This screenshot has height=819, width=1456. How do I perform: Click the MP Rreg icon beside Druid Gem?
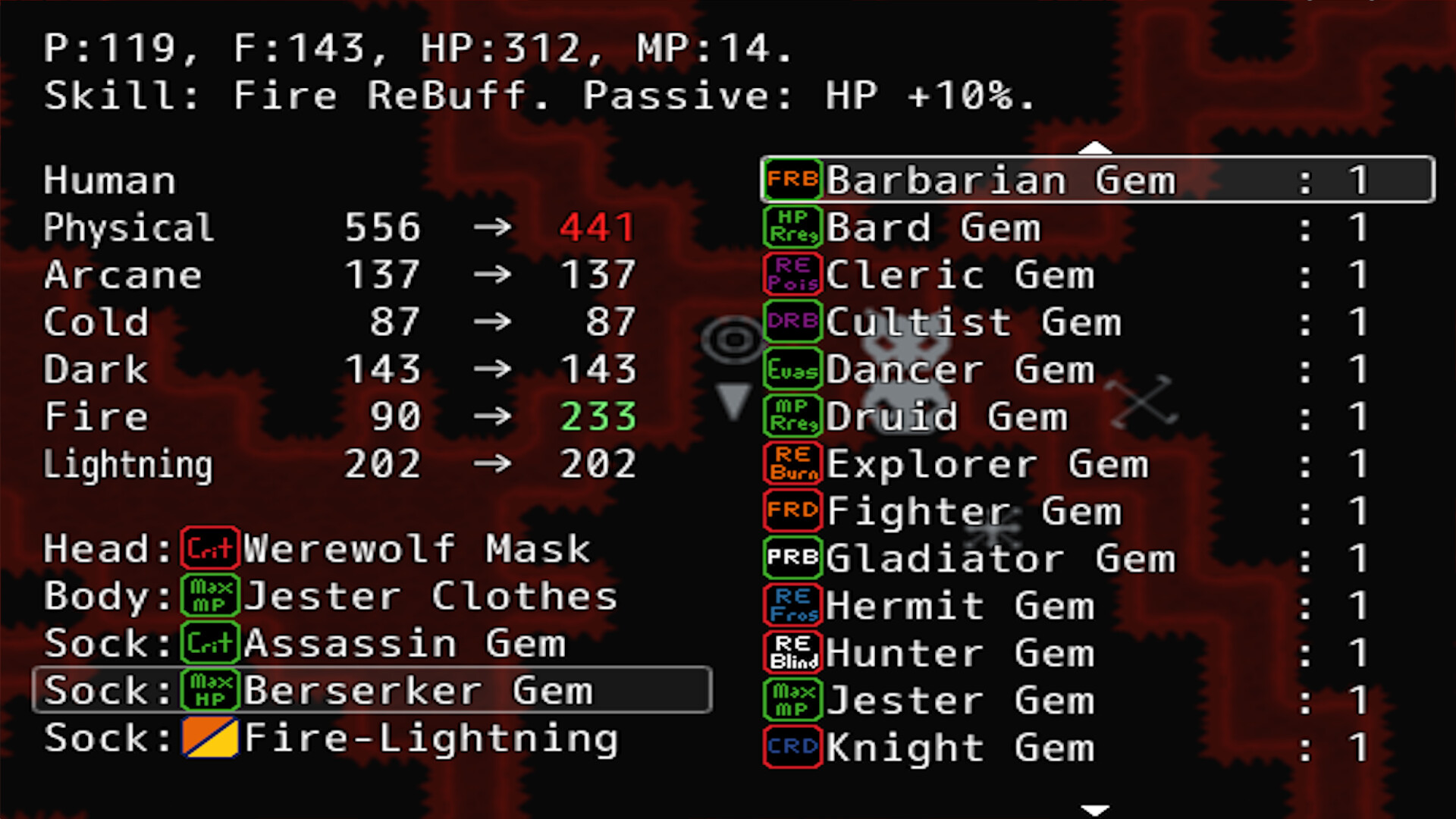click(x=792, y=416)
